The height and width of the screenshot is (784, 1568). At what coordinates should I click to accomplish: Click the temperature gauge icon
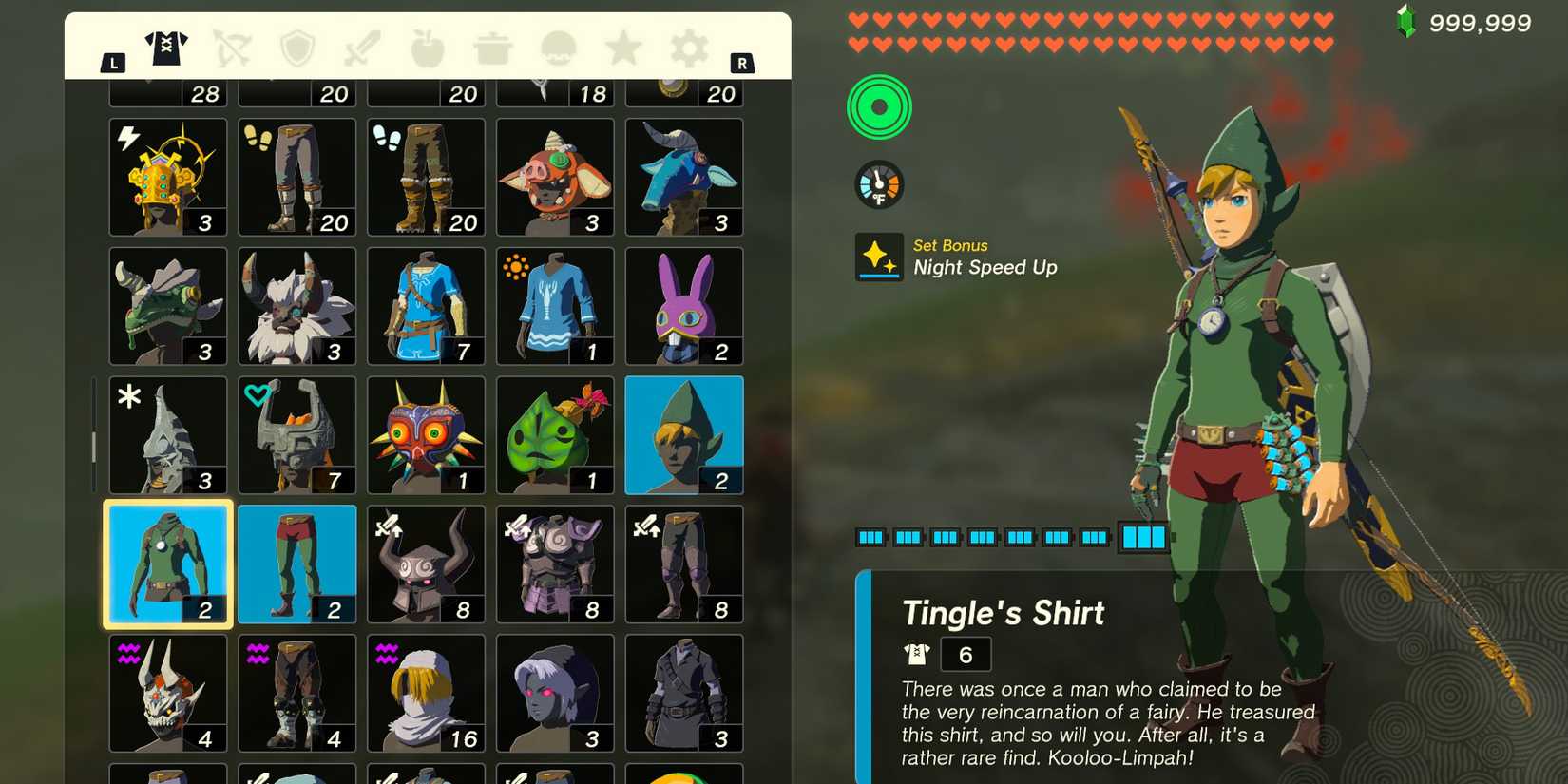879,183
